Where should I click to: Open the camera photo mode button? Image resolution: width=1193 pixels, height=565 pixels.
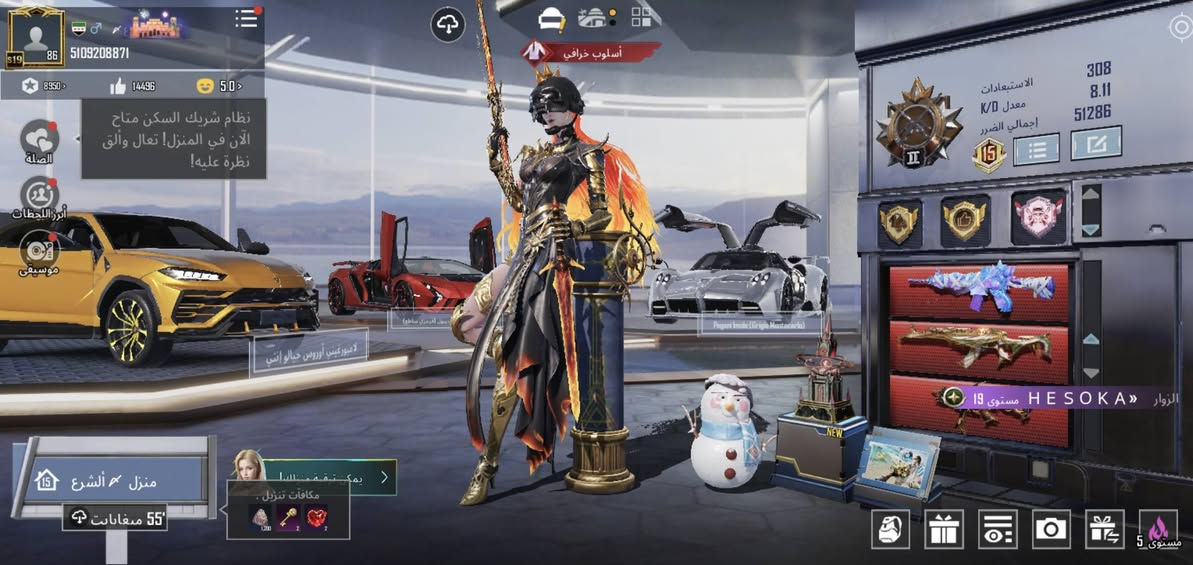(x=1051, y=528)
